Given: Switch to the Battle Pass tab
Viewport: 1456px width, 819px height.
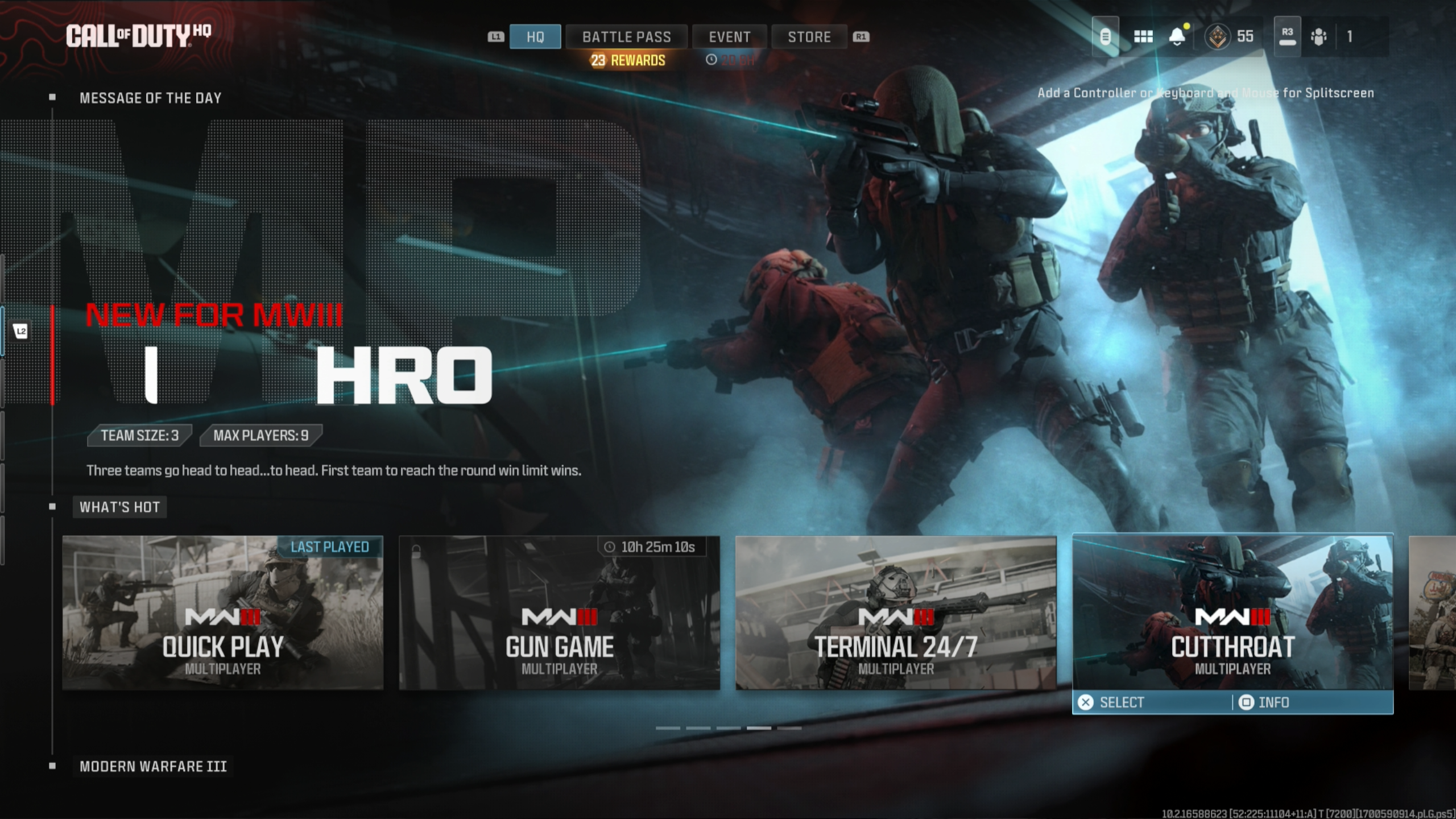Looking at the screenshot, I should coord(626,36).
